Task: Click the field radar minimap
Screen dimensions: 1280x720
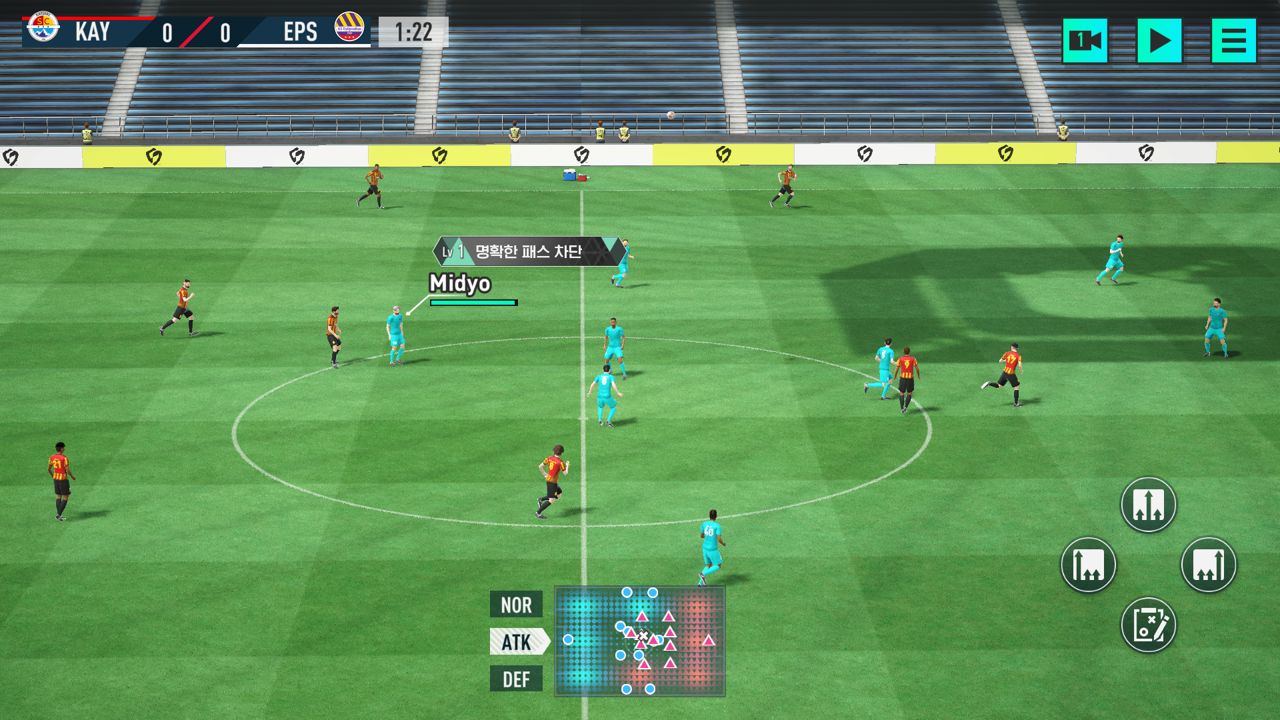Action: tap(640, 641)
